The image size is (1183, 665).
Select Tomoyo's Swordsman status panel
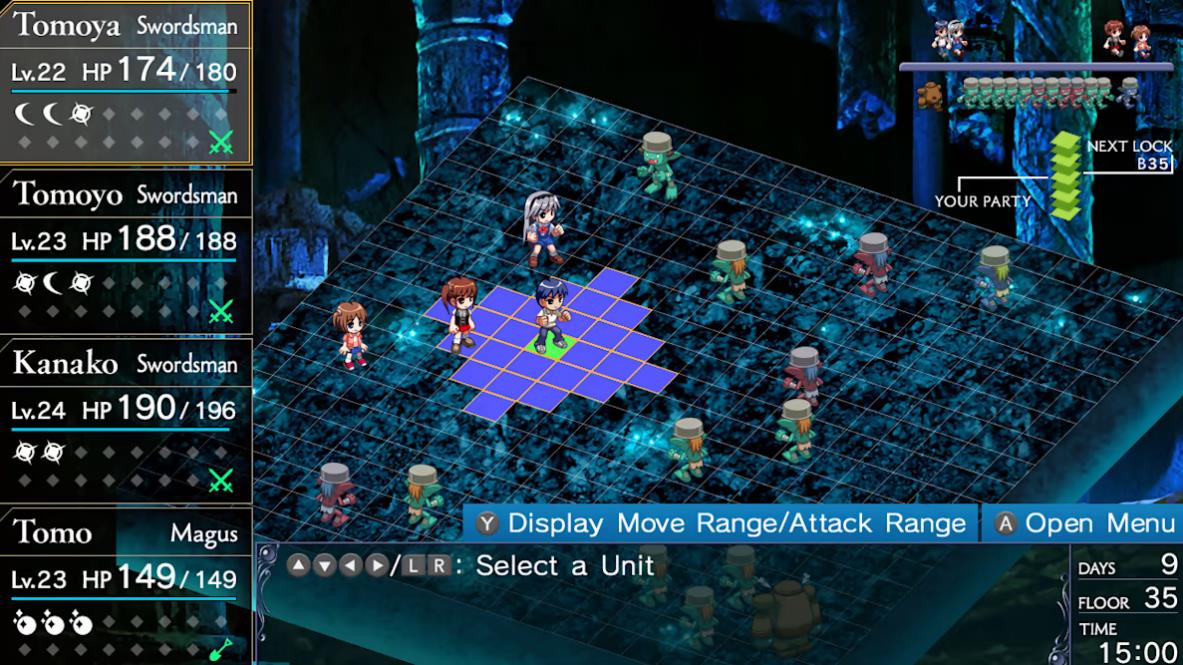[125, 251]
